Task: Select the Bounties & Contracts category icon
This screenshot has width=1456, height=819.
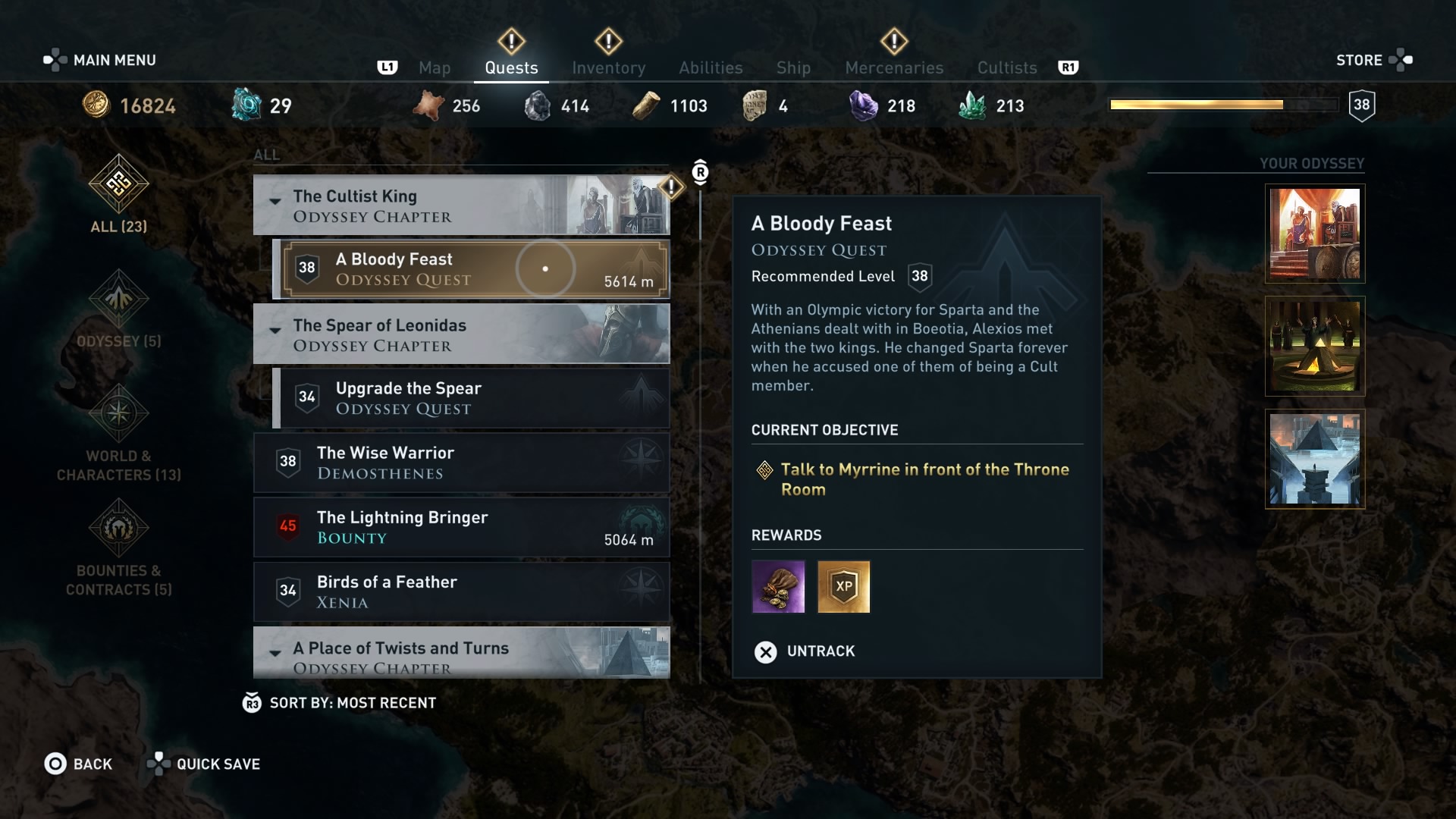Action: click(119, 529)
